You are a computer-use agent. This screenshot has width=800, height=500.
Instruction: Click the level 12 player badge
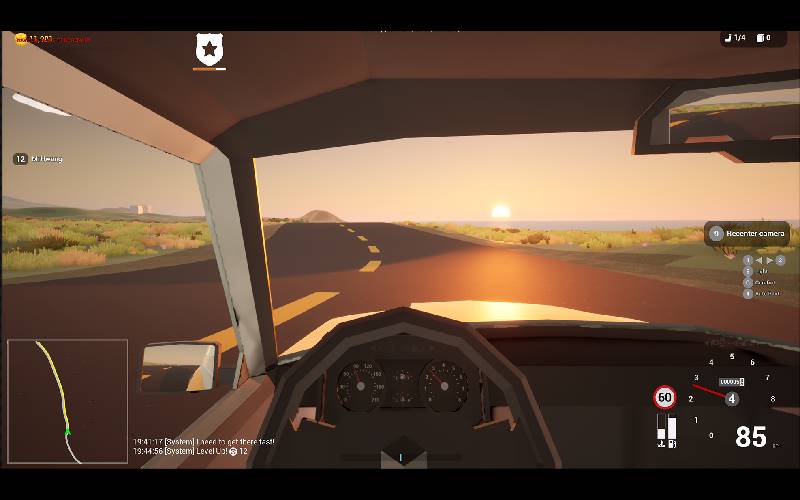(x=20, y=159)
